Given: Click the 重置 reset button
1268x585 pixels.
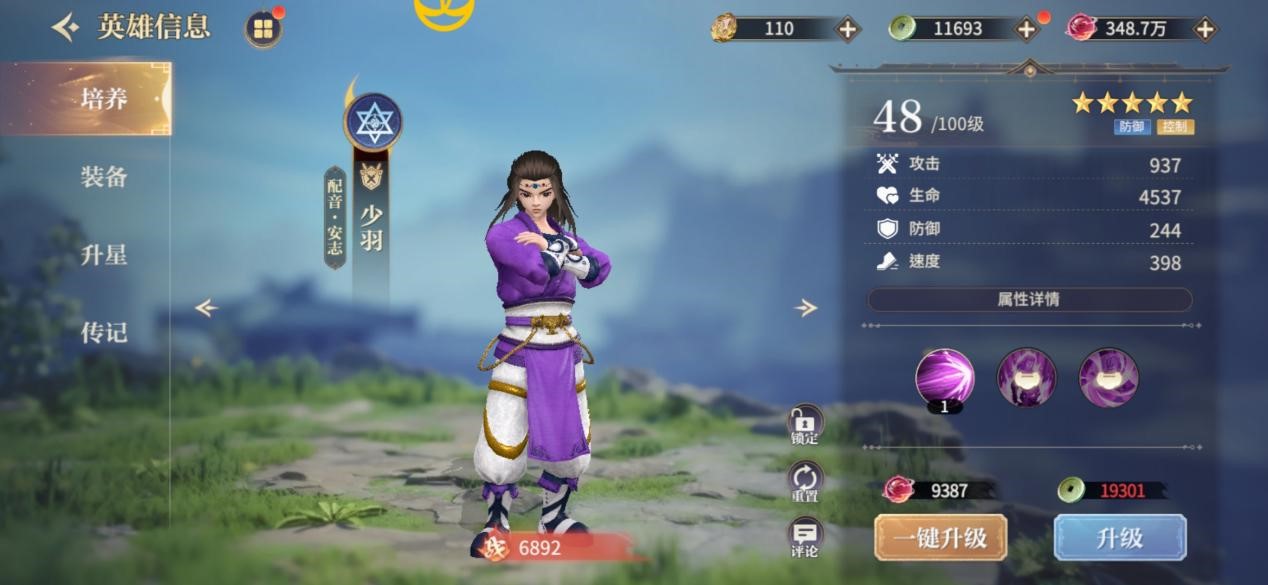Looking at the screenshot, I should tap(805, 482).
